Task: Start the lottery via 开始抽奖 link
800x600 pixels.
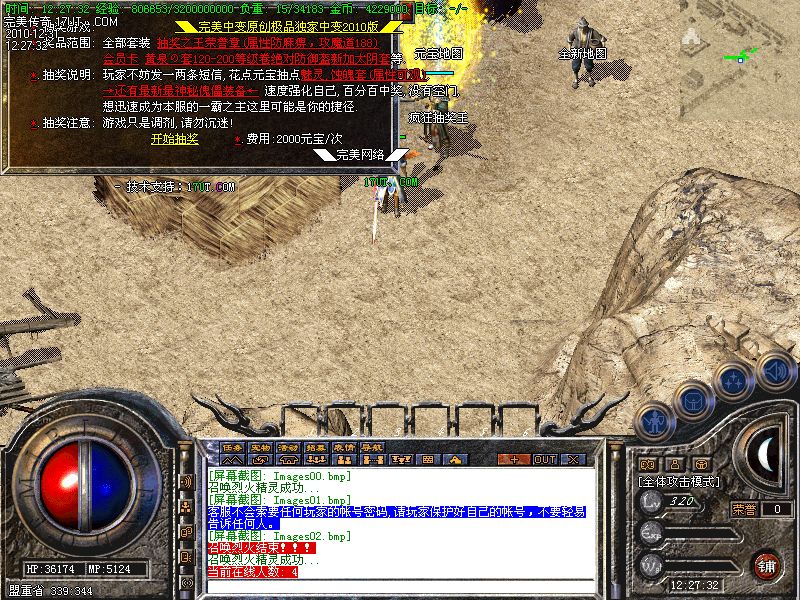Action: click(175, 139)
